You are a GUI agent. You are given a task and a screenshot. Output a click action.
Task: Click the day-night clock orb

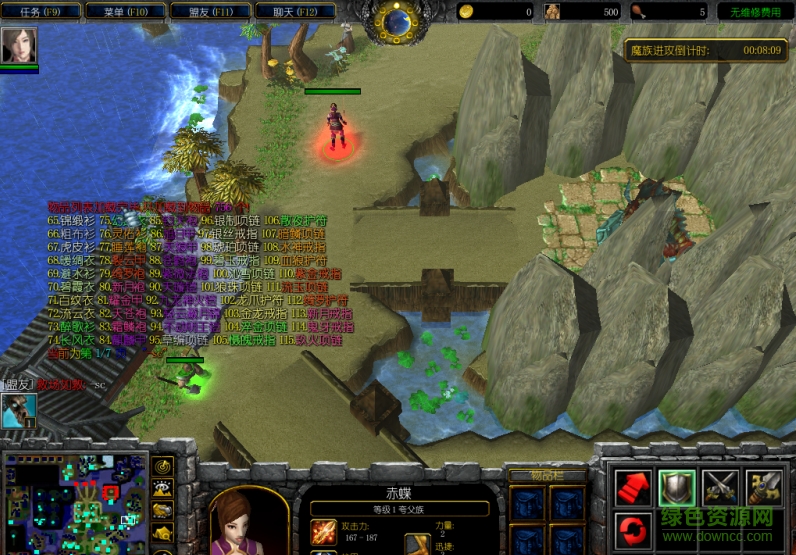tap(398, 20)
